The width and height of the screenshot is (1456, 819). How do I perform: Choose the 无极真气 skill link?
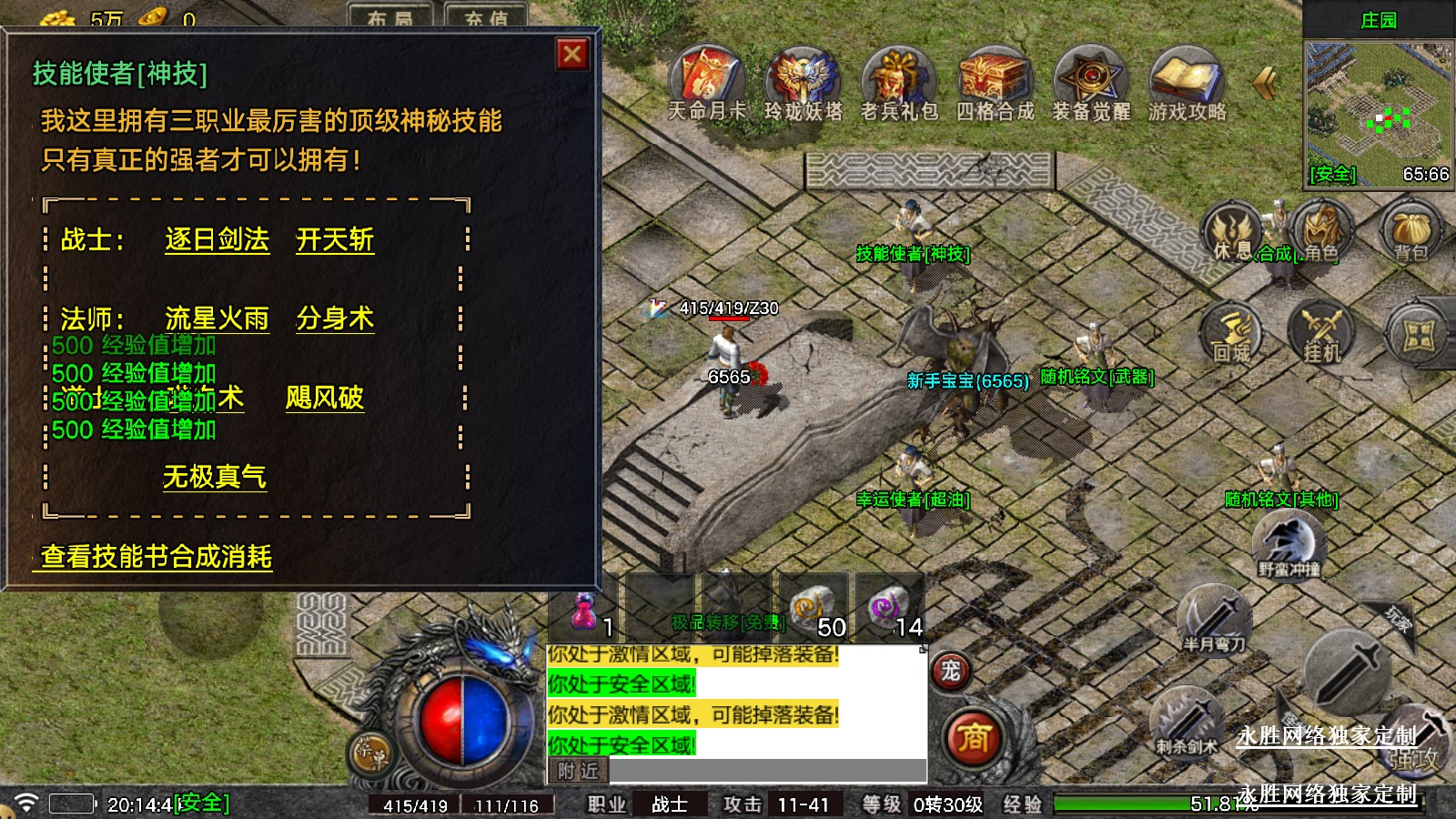tap(215, 477)
